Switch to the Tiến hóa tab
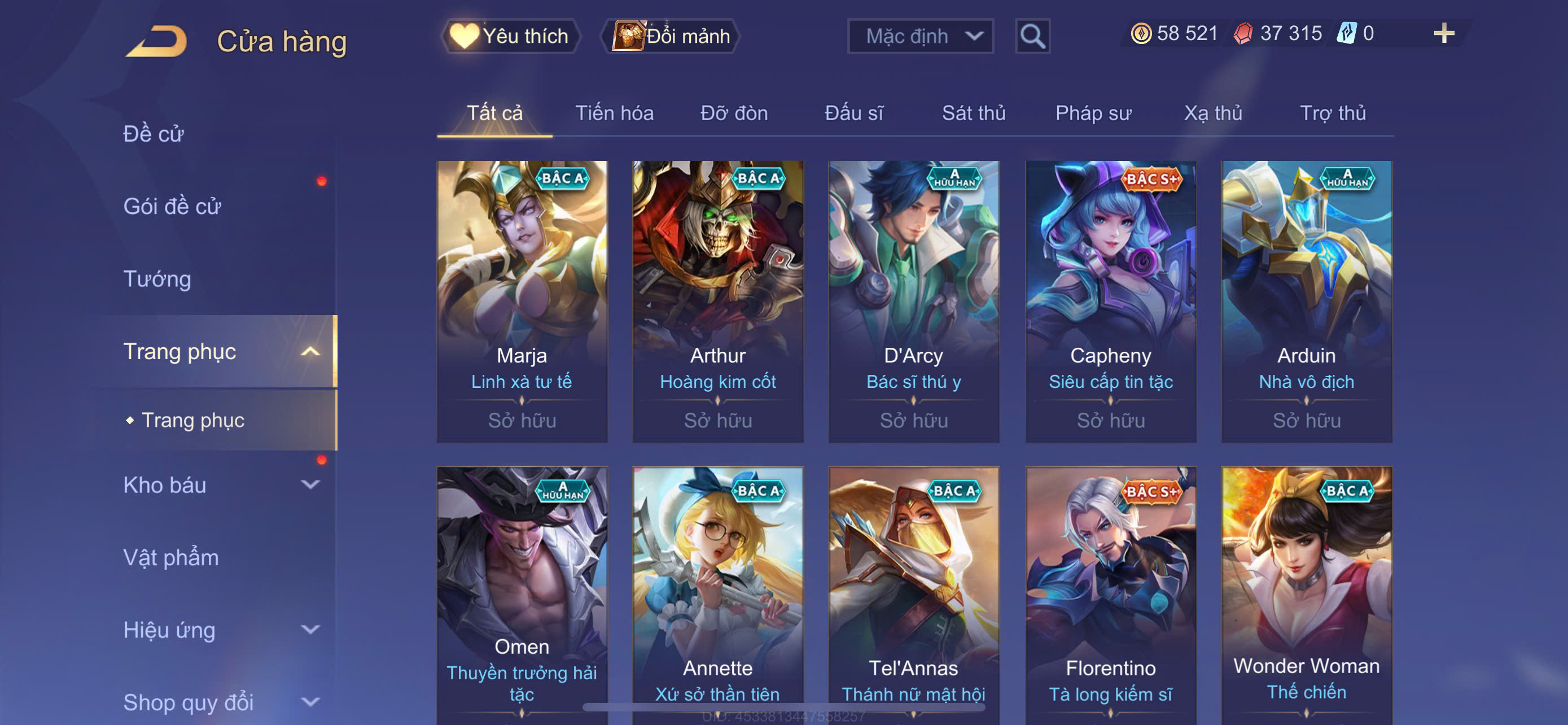 click(614, 113)
